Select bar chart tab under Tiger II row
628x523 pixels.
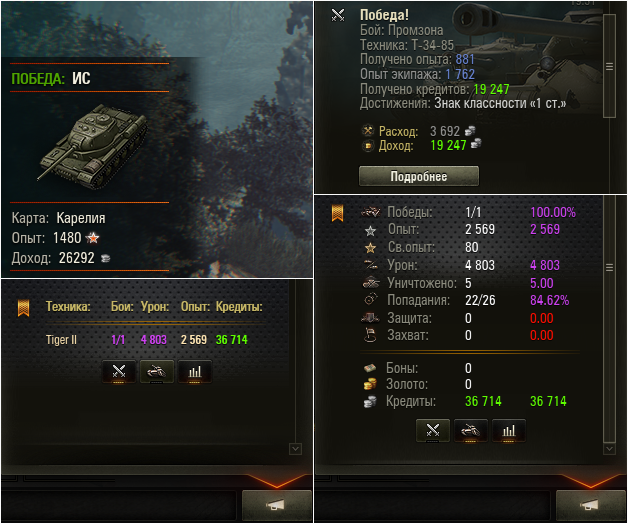coord(194,372)
